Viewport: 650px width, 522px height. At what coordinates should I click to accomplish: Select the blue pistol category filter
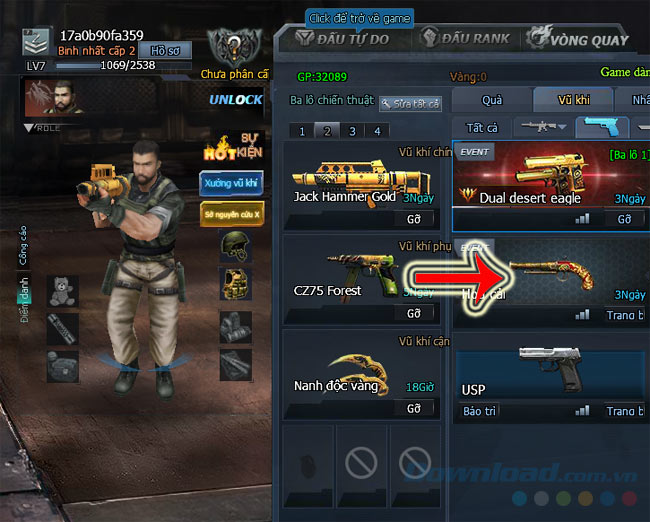coord(602,128)
